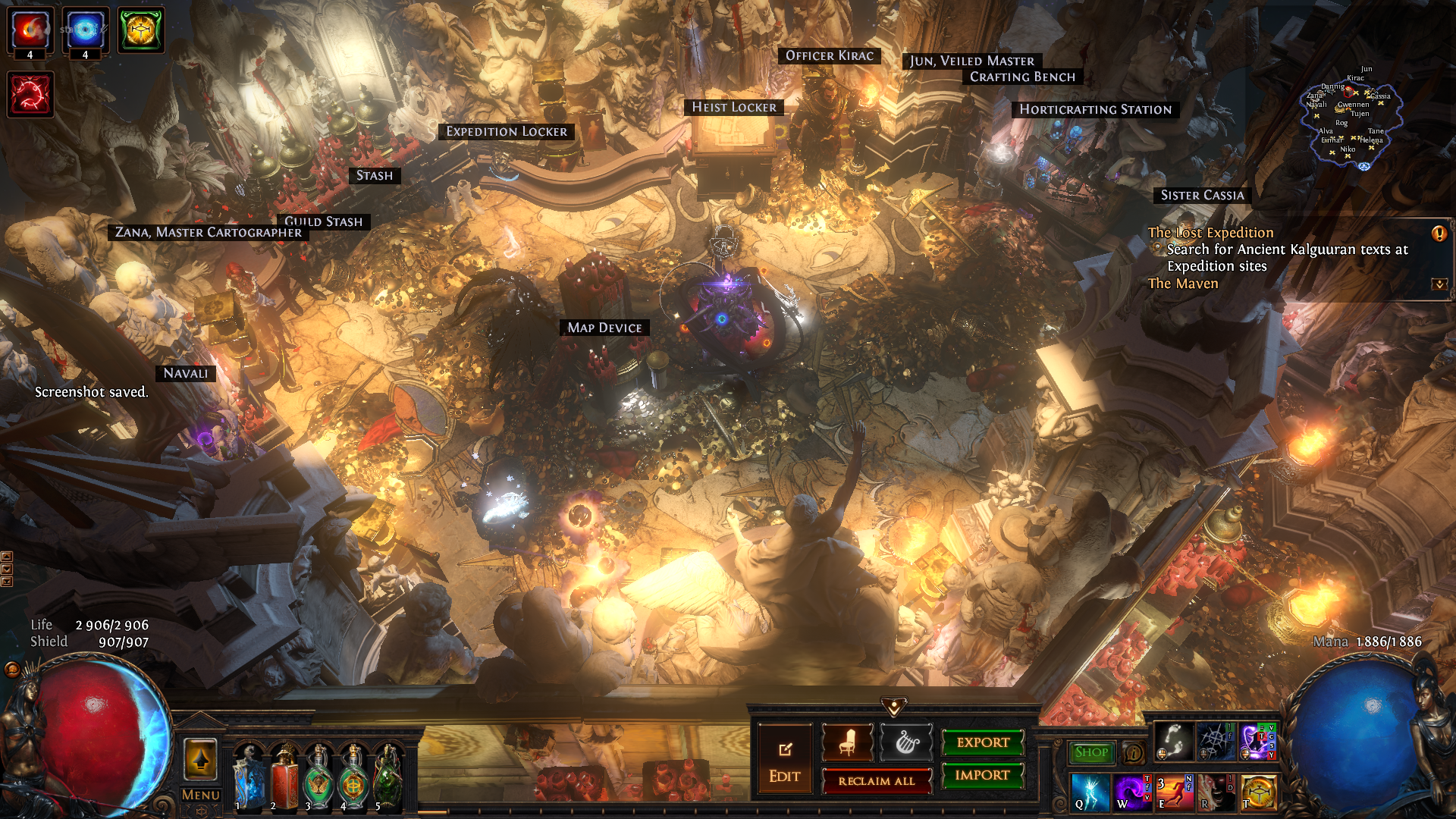1456x819 pixels.
Task: Activate the purple vortex W skill
Action: pos(1132,792)
